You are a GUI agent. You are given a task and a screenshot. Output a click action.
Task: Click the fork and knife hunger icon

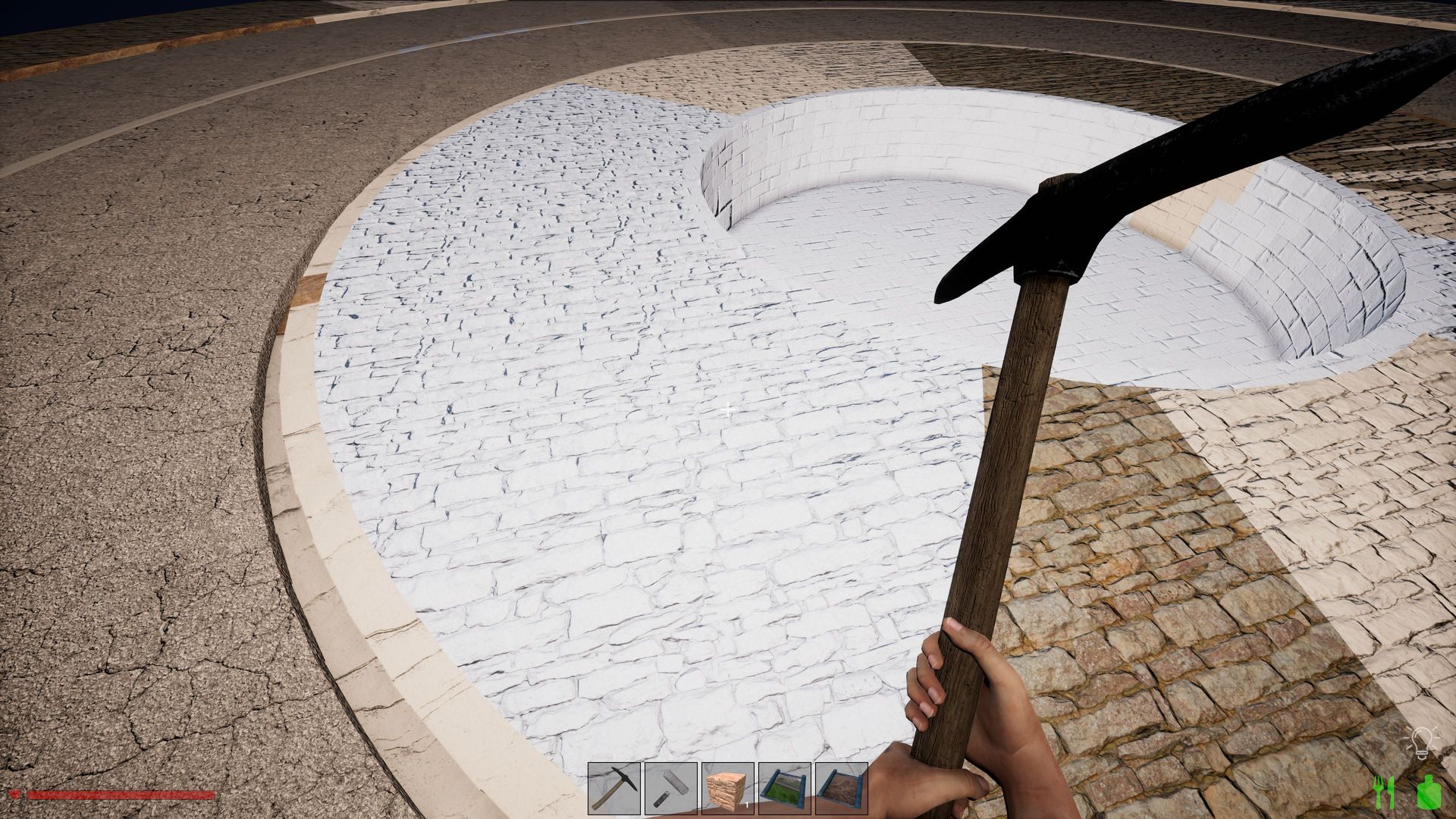tap(1385, 792)
